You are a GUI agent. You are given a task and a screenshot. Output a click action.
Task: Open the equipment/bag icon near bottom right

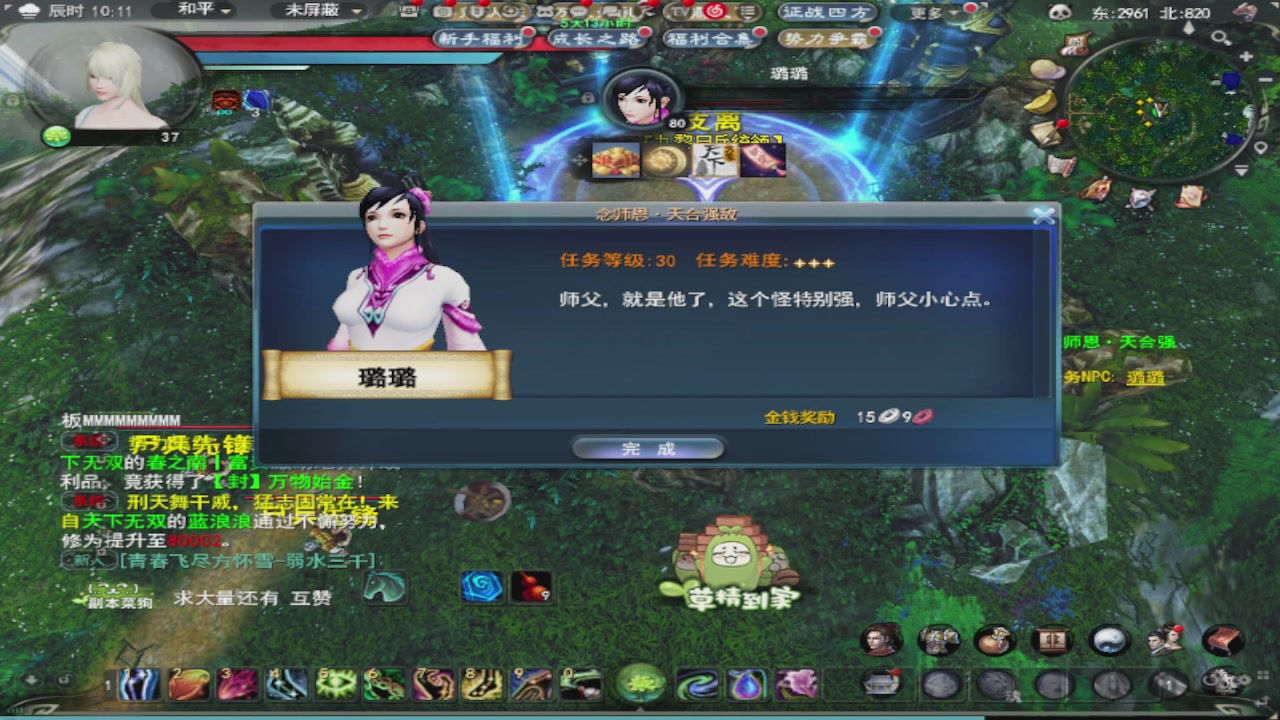941,640
